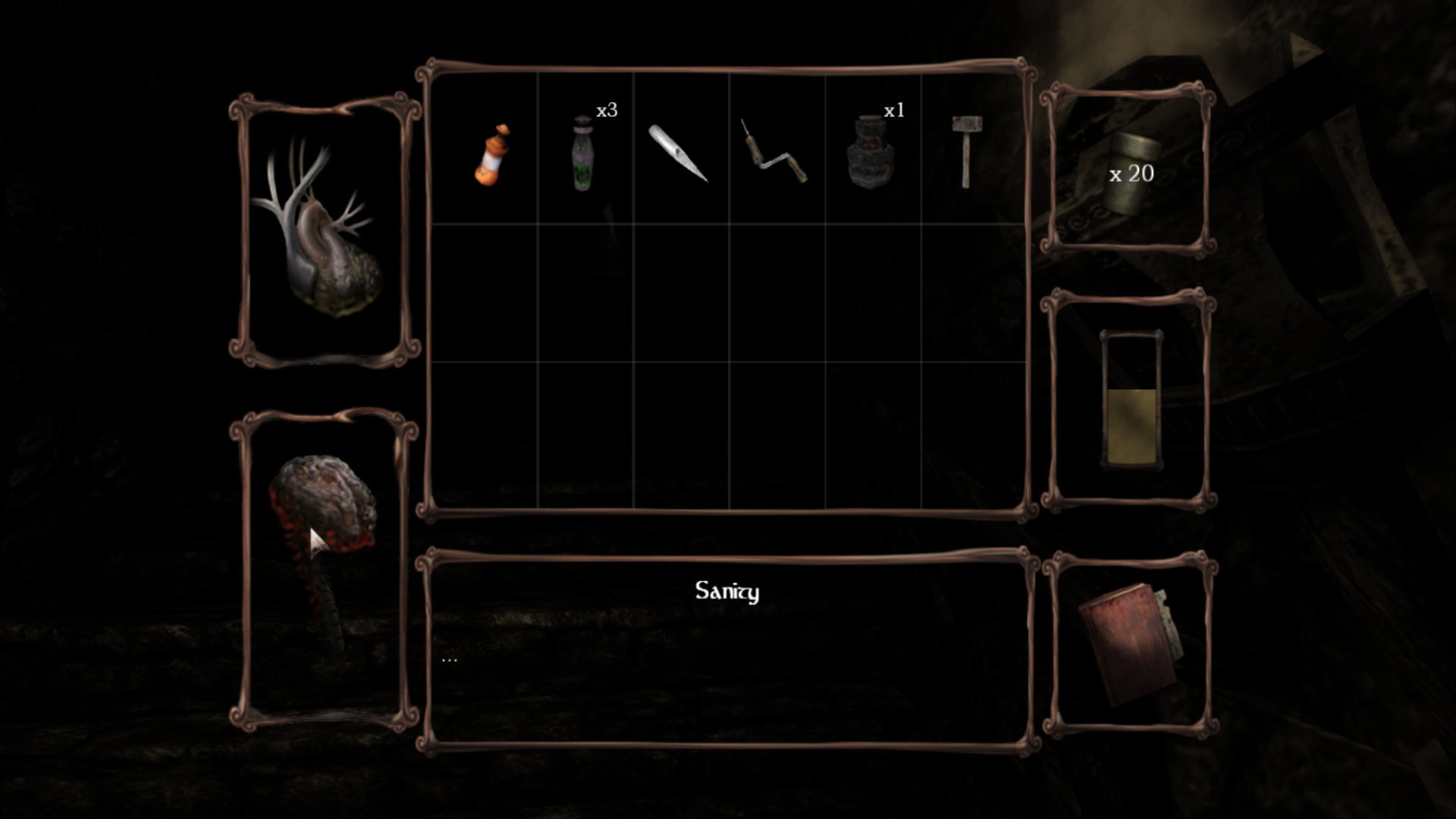Choose the dark stone jar item
The height and width of the screenshot is (819, 1456).
pyautogui.click(x=867, y=152)
